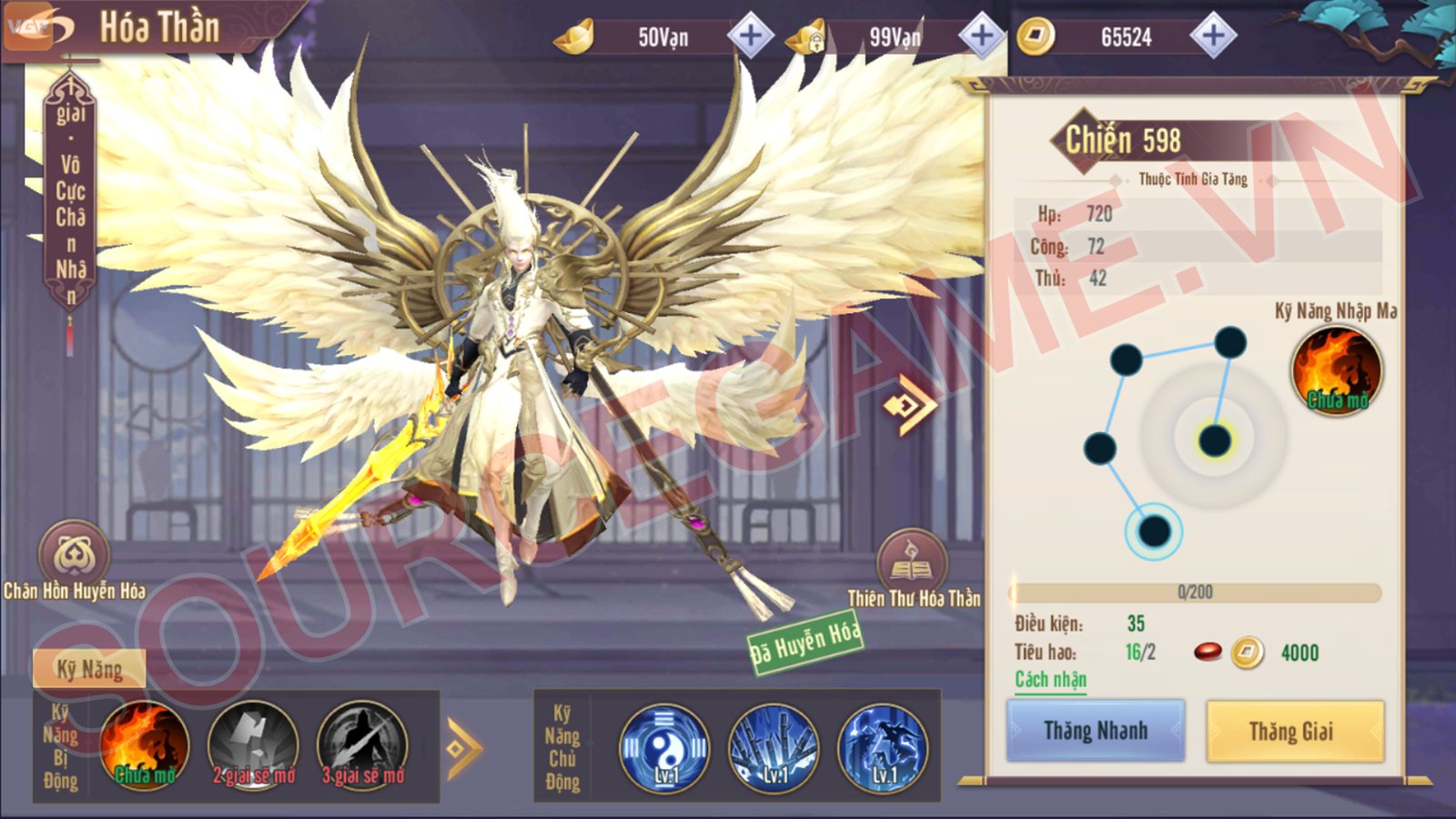1456x819 pixels.
Task: Open Thiên Thư Hóa Thần book icon
Action: click(911, 563)
